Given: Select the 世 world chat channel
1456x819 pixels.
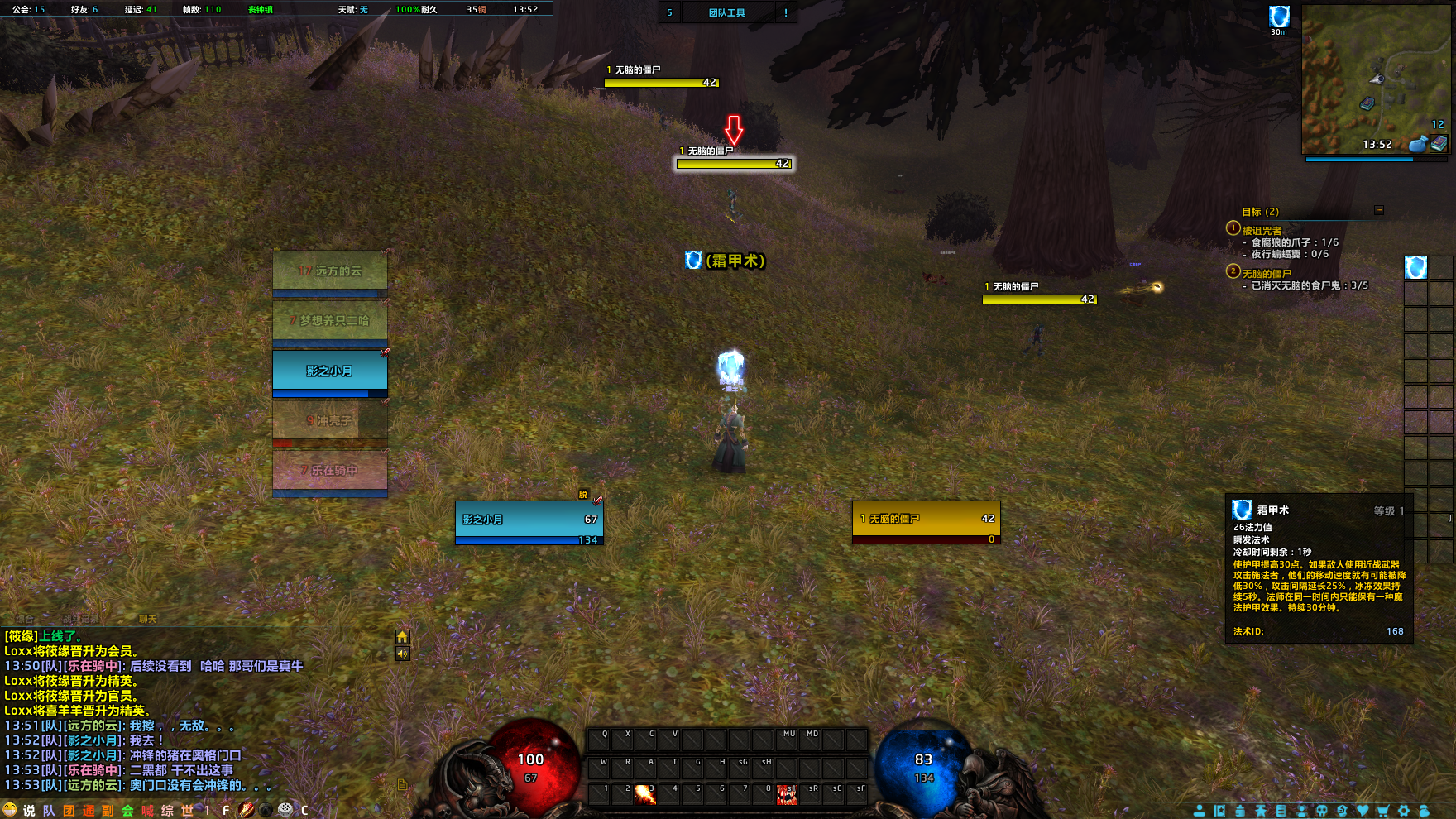Looking at the screenshot, I should click(x=187, y=811).
